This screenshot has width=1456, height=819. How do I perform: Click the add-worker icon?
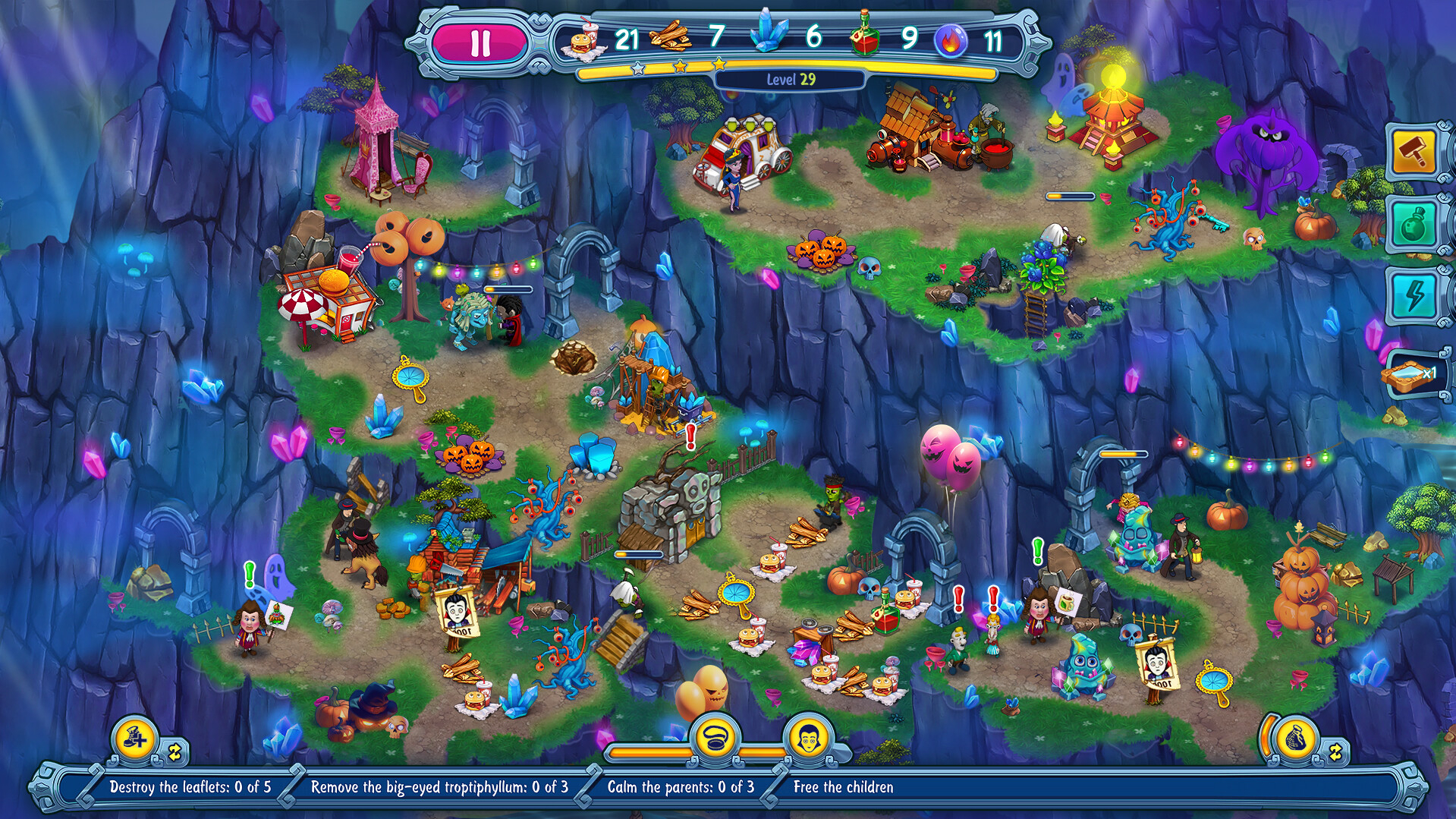point(135,738)
